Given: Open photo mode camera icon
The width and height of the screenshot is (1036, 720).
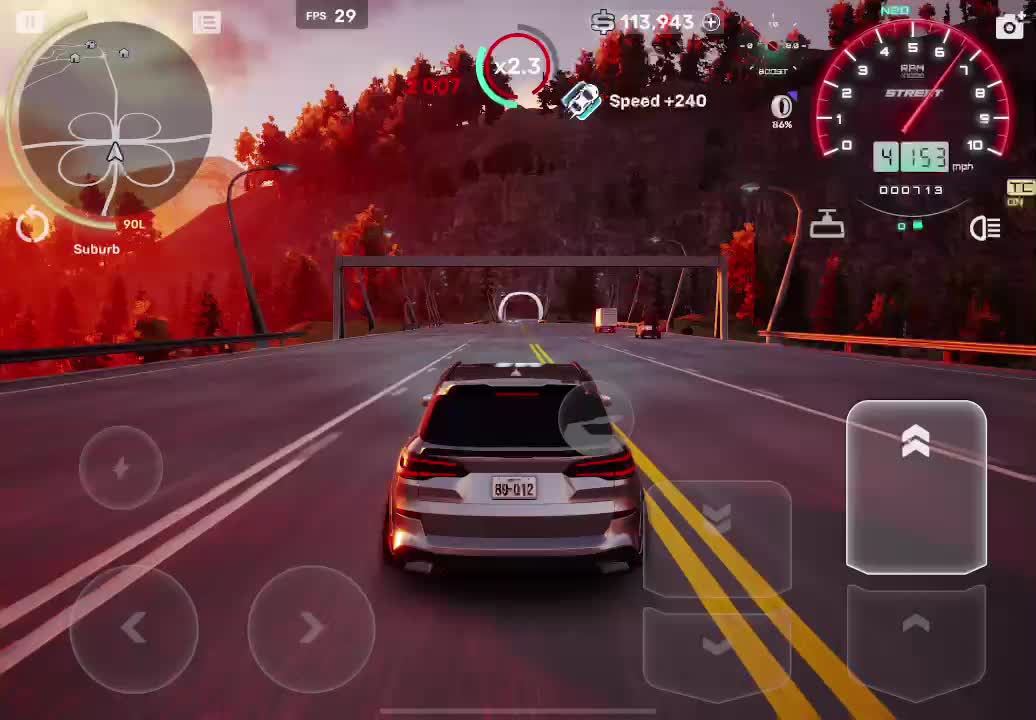Looking at the screenshot, I should (1010, 26).
